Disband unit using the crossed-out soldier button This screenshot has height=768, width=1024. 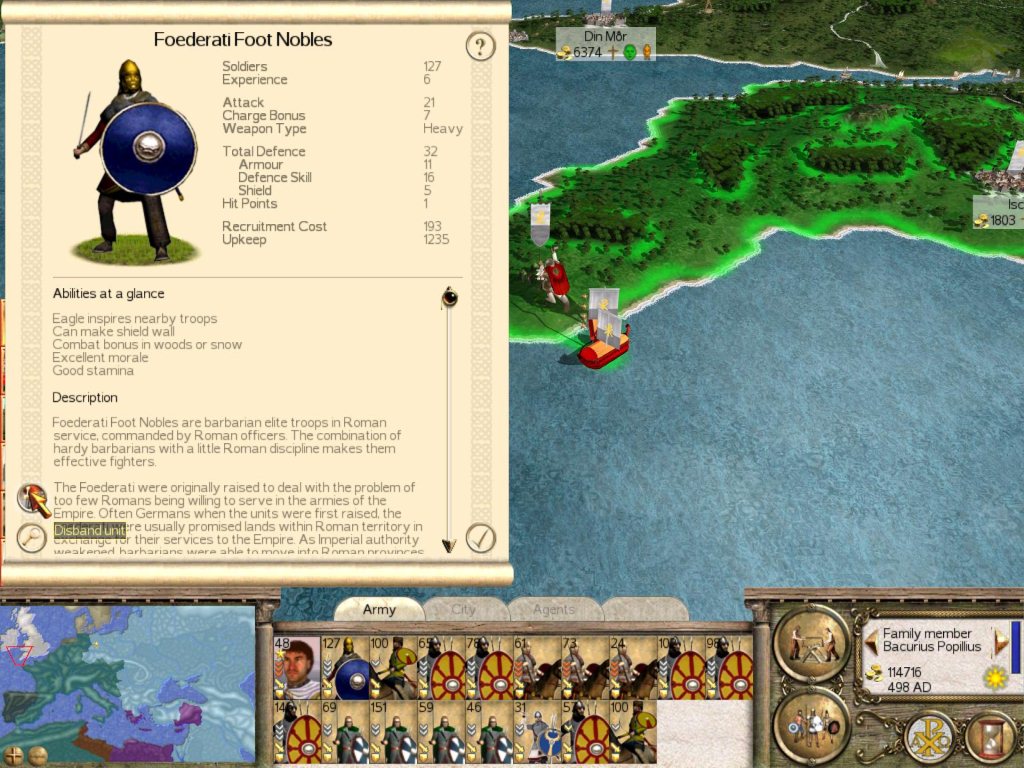(x=33, y=497)
